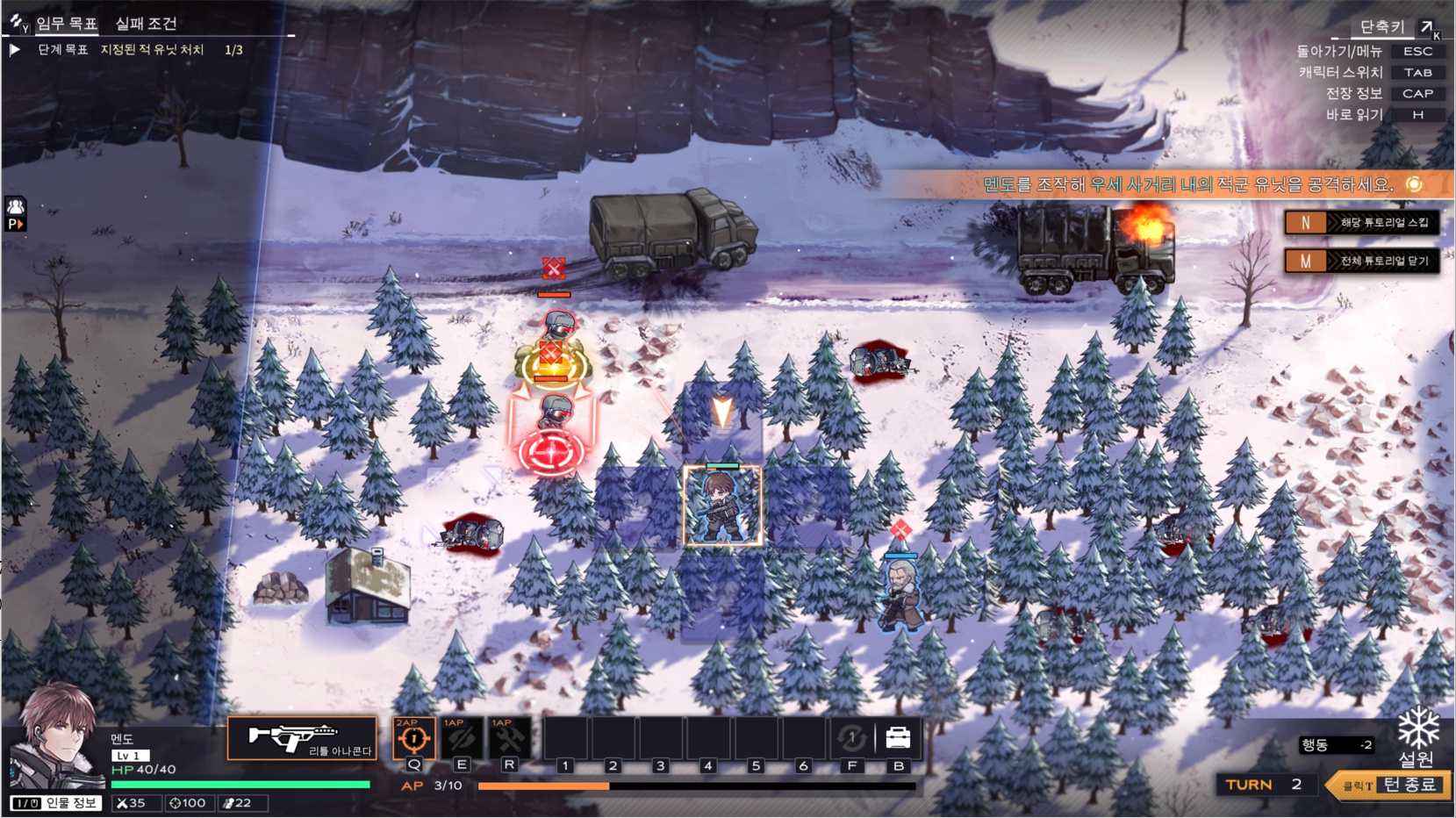The width and height of the screenshot is (1456, 818).
Task: Select the white-haired ally unit
Action: 900,595
